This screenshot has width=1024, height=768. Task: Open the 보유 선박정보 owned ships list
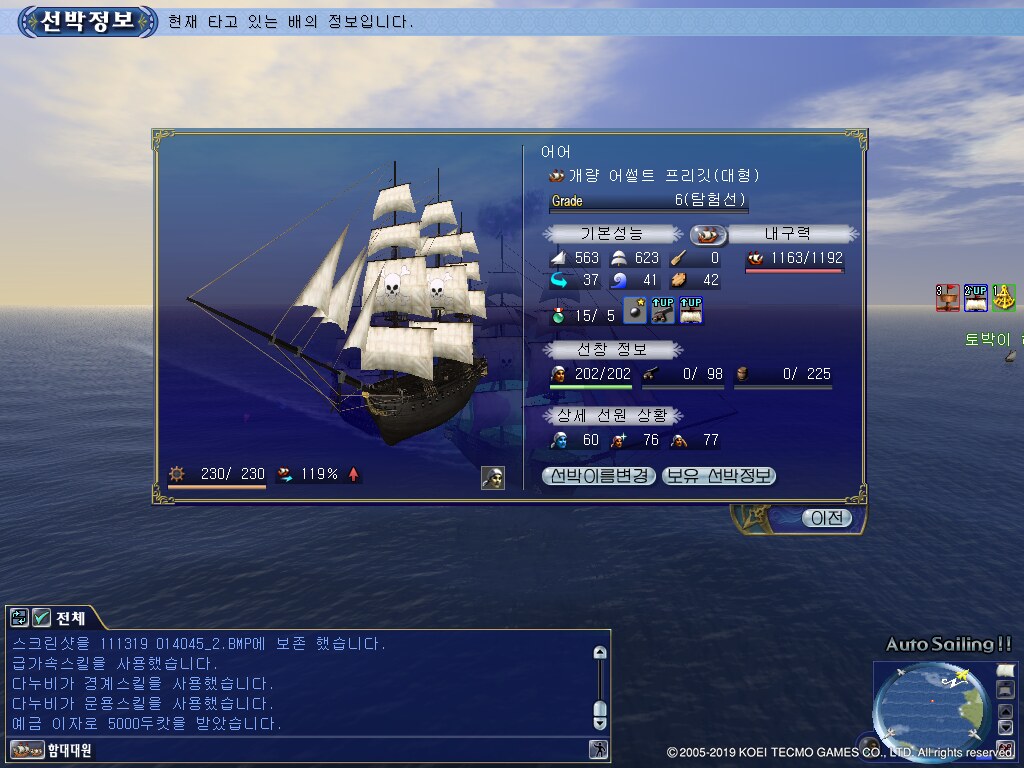[x=719, y=476]
